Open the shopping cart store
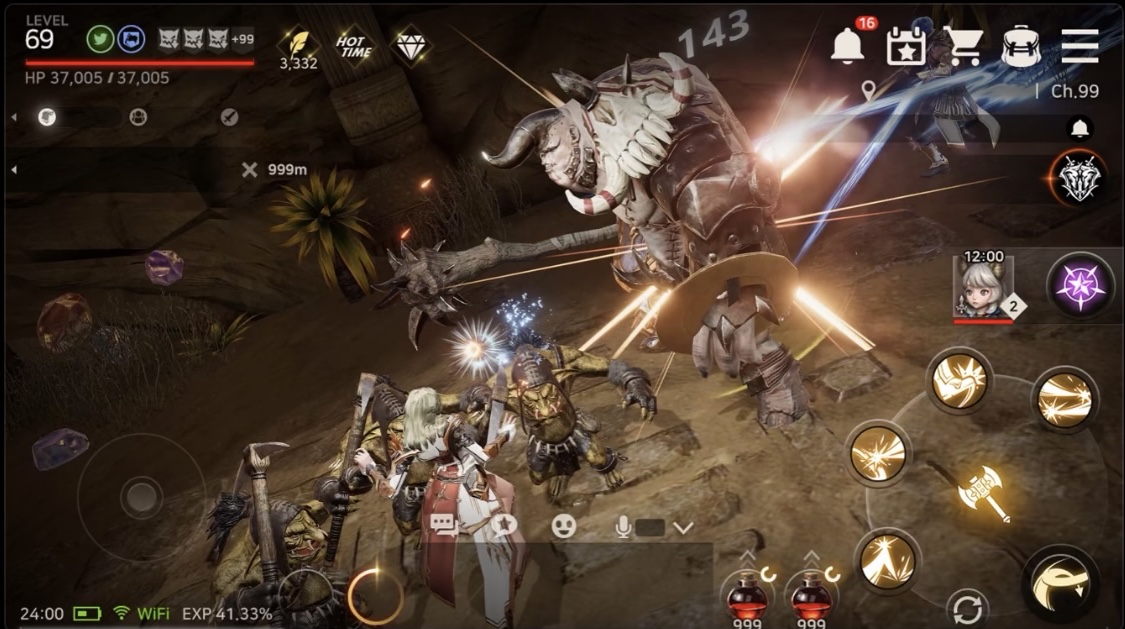 pos(964,47)
